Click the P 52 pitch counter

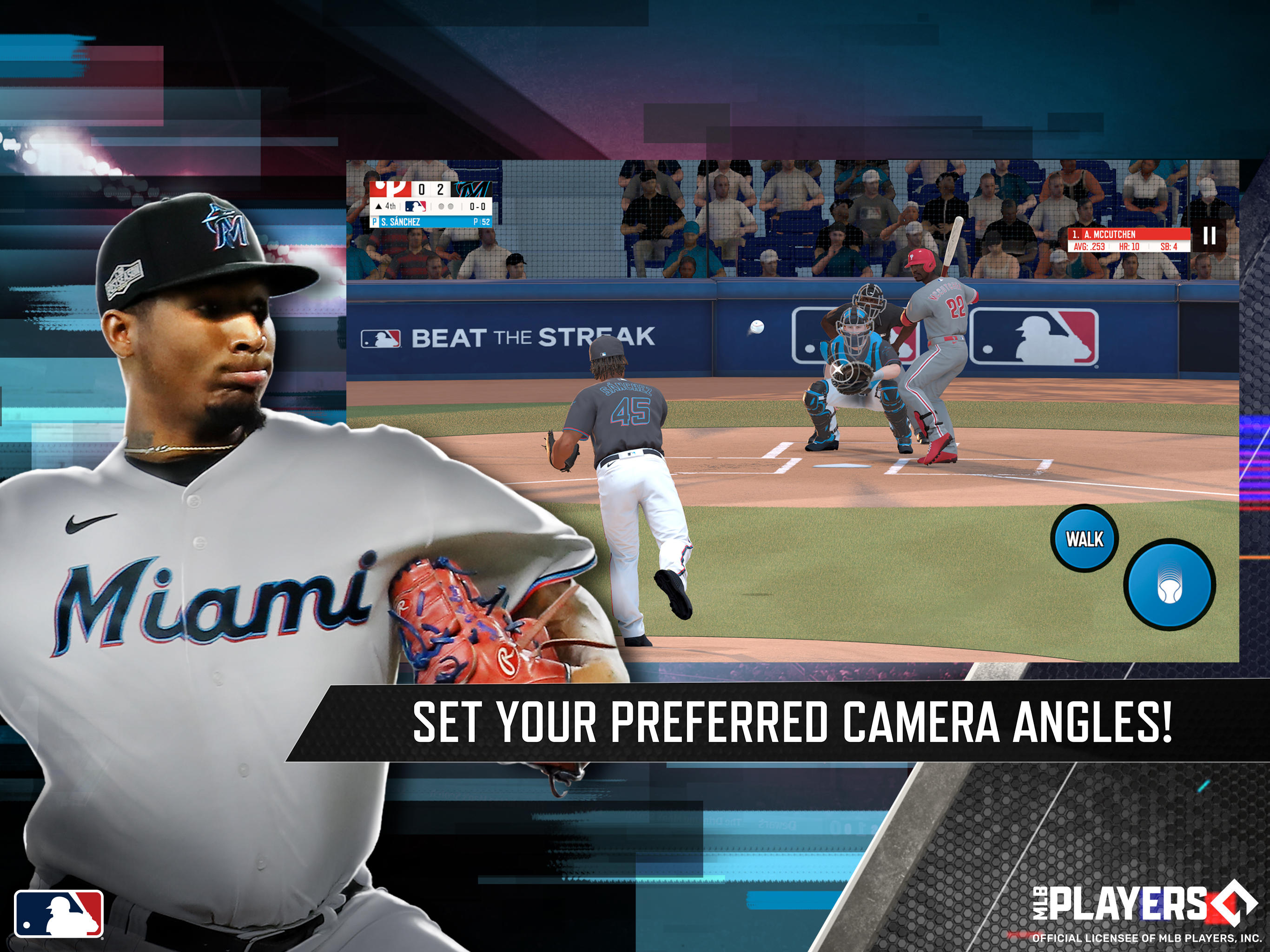pos(482,222)
